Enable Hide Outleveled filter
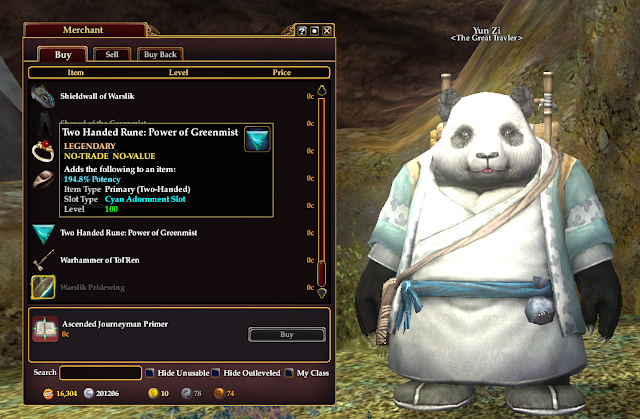 tap(215, 373)
